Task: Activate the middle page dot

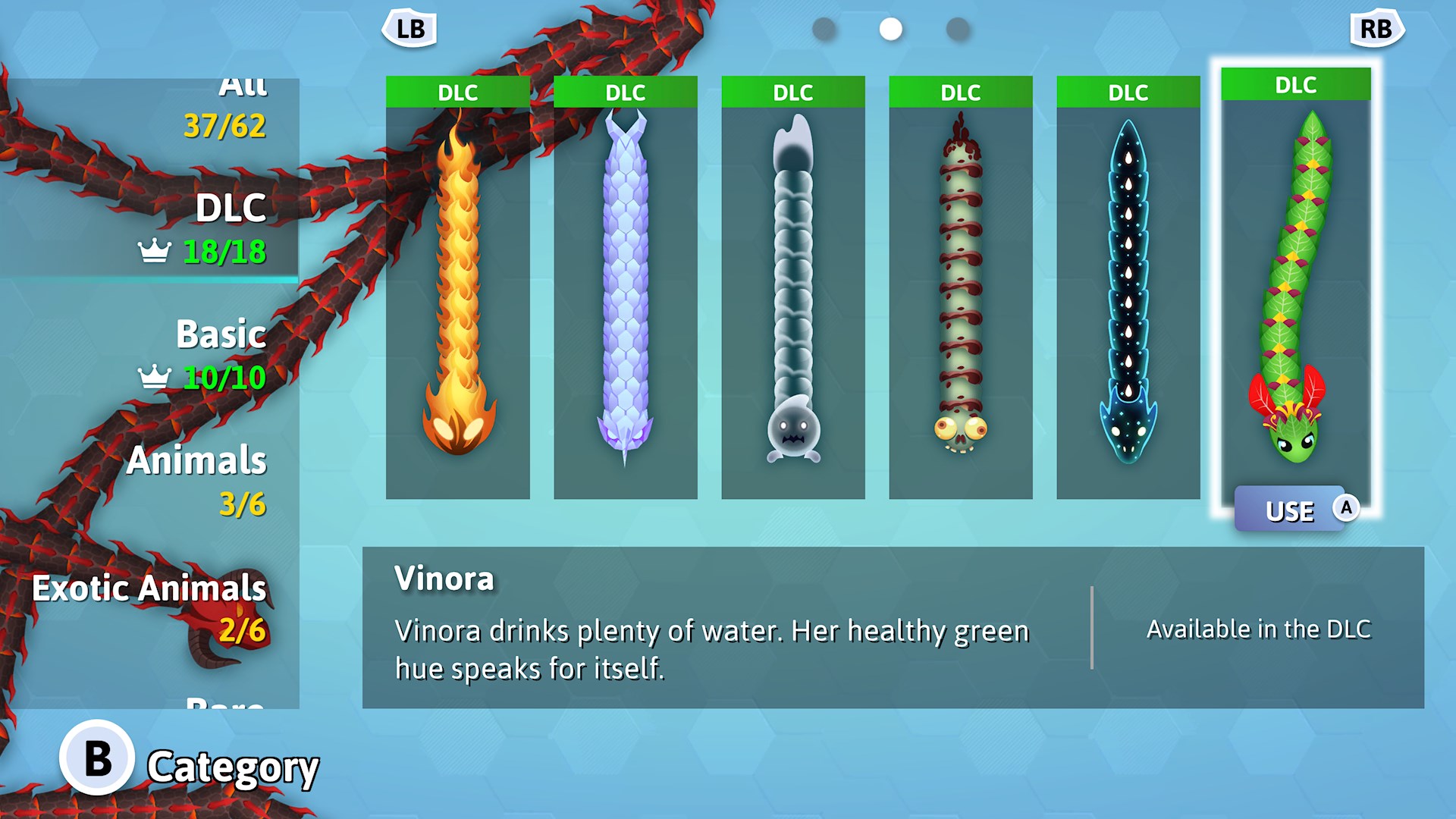Action: (889, 29)
